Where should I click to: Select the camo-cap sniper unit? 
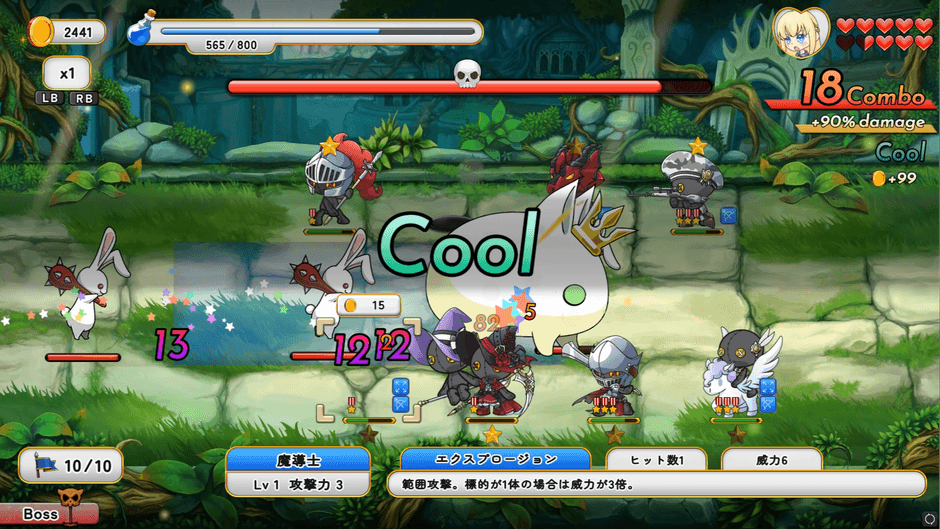coord(692,185)
